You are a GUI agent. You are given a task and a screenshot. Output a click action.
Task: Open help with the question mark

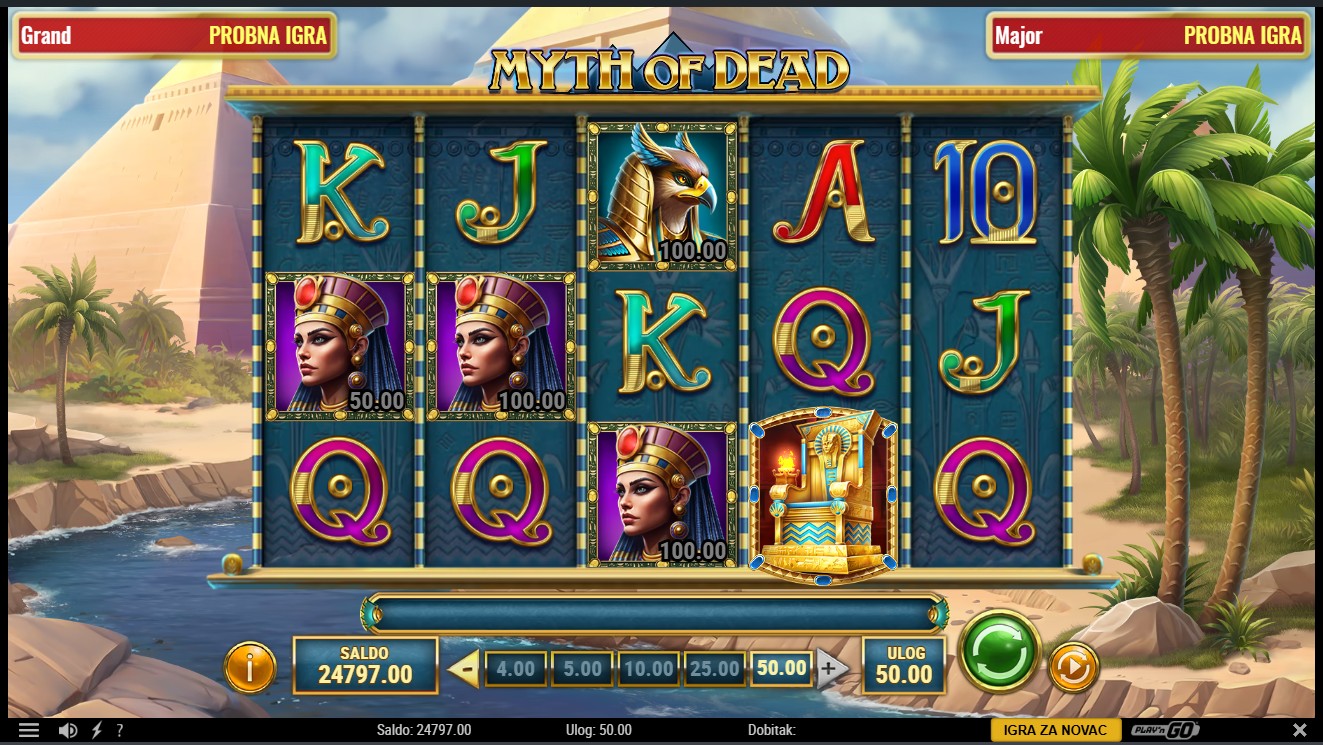120,730
